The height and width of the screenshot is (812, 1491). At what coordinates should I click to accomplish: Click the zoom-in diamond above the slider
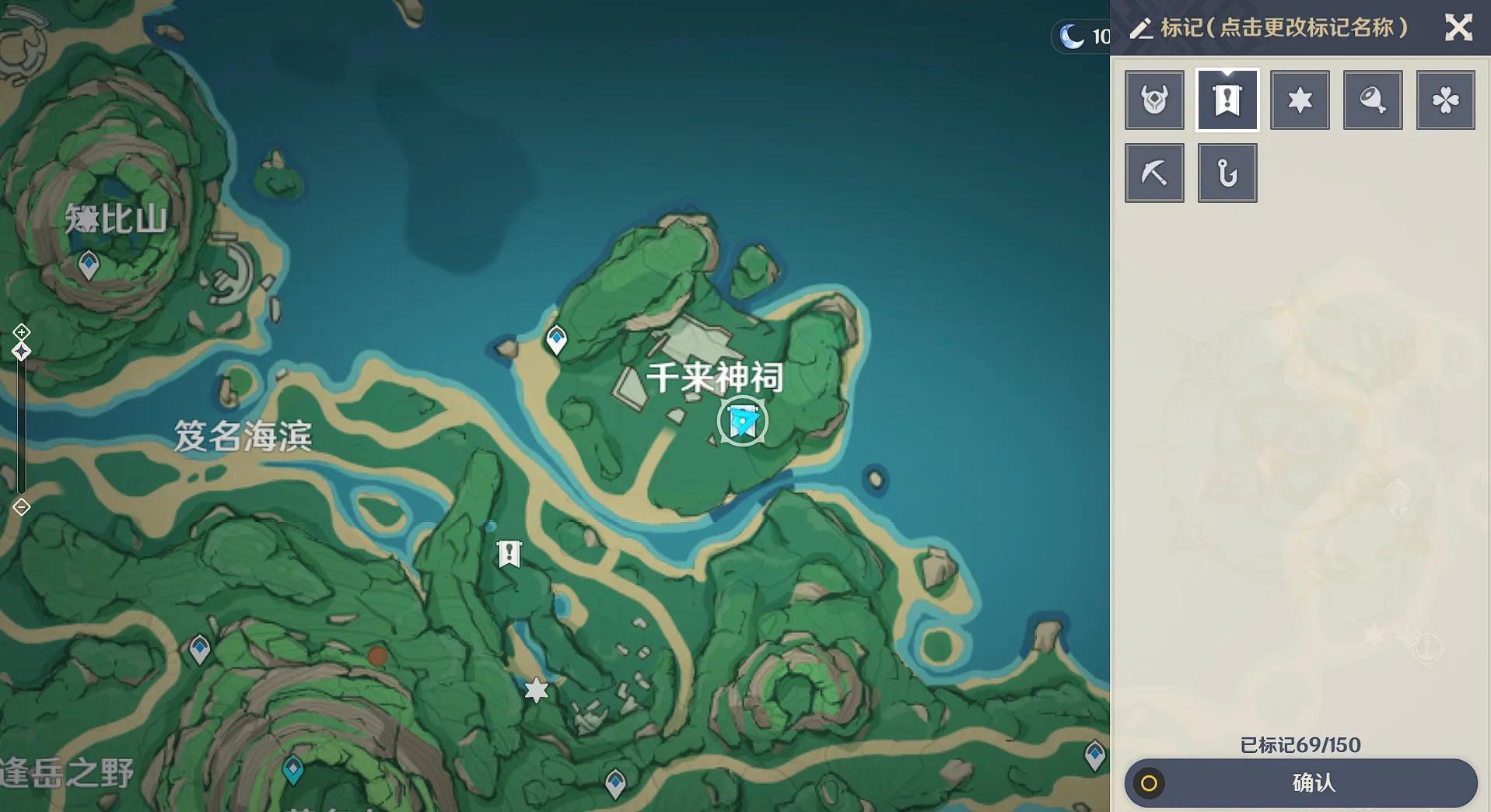coord(20,334)
